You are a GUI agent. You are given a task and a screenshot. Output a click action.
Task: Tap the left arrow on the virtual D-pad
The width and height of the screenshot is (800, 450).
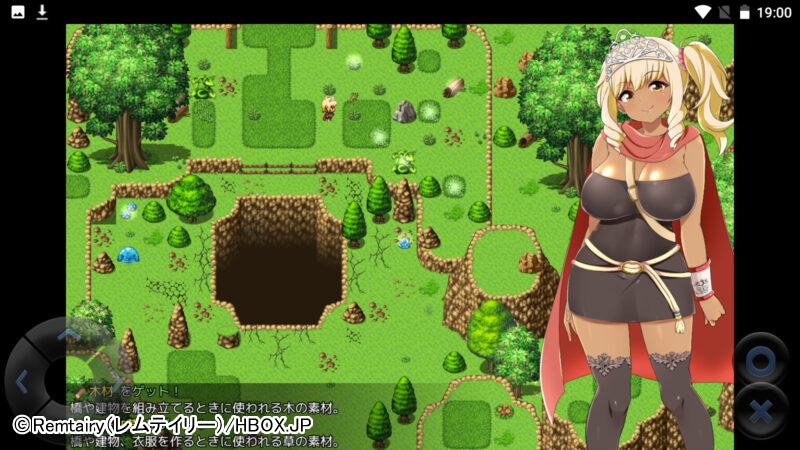coord(22,380)
